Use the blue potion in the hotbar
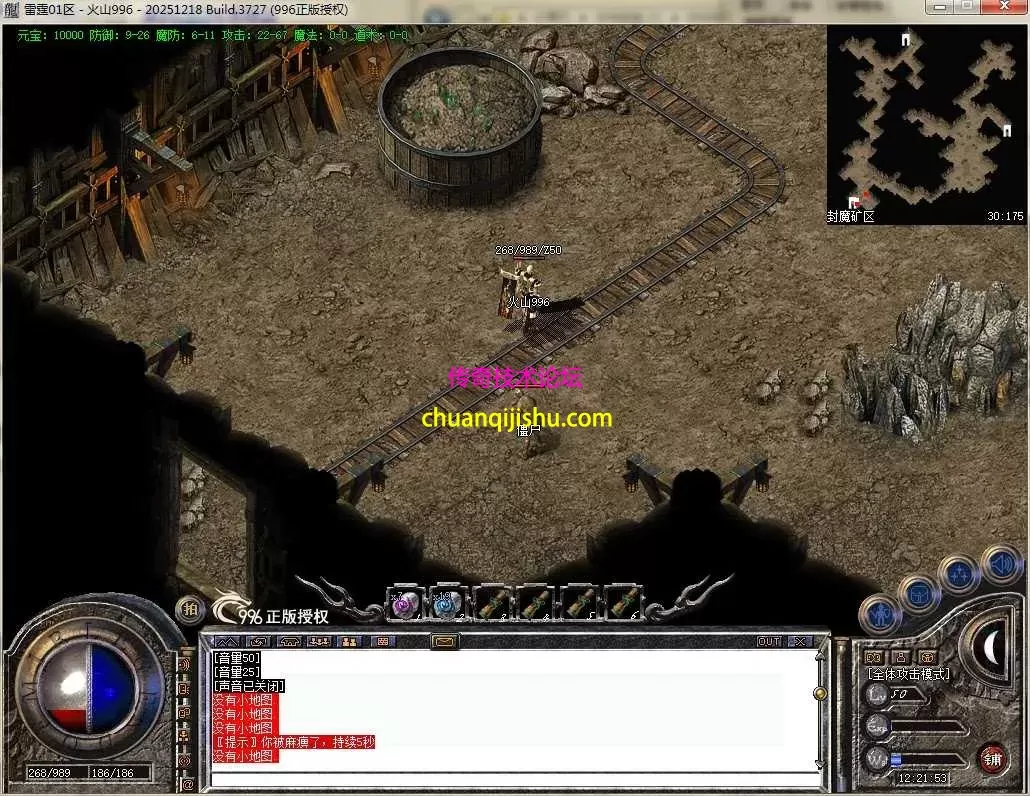 [x=446, y=603]
